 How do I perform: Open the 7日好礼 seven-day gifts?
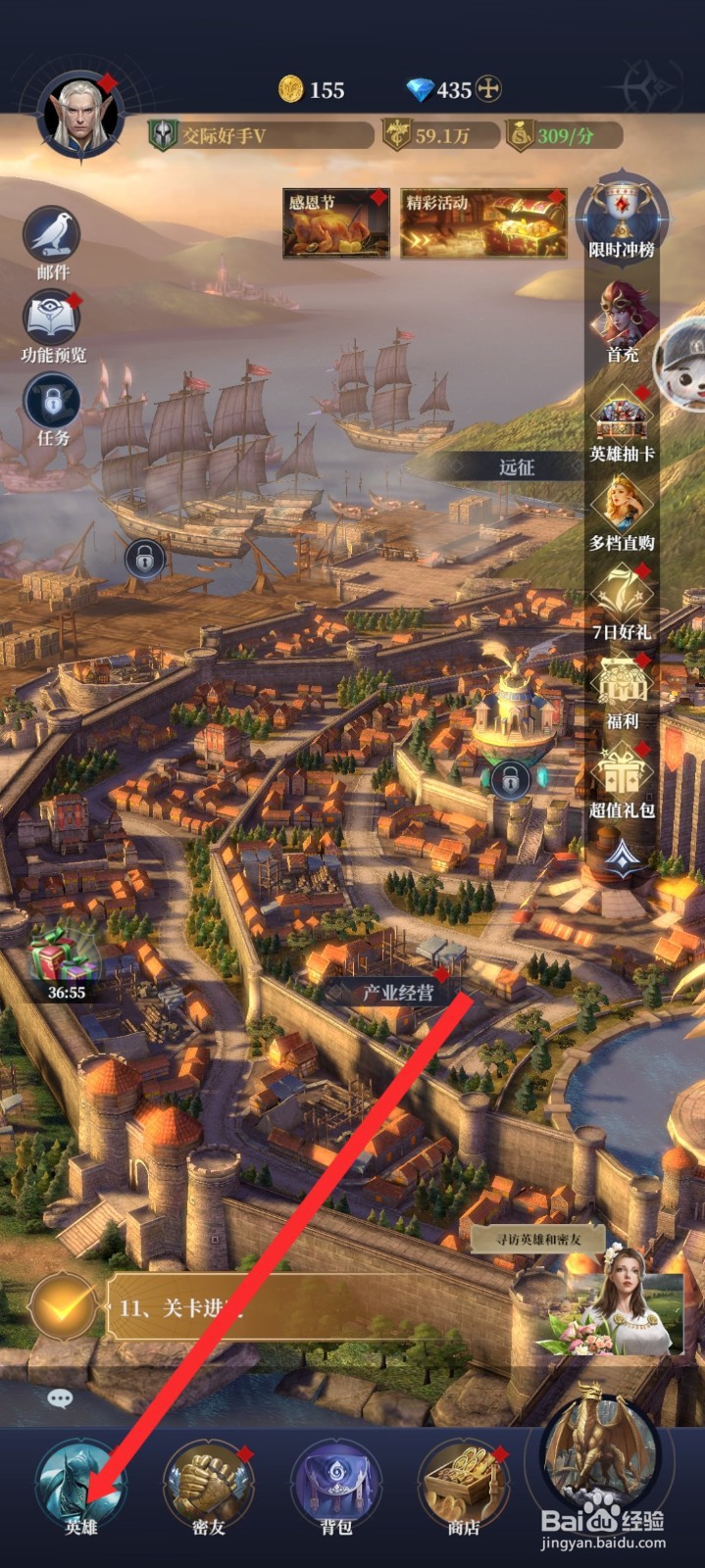622,600
